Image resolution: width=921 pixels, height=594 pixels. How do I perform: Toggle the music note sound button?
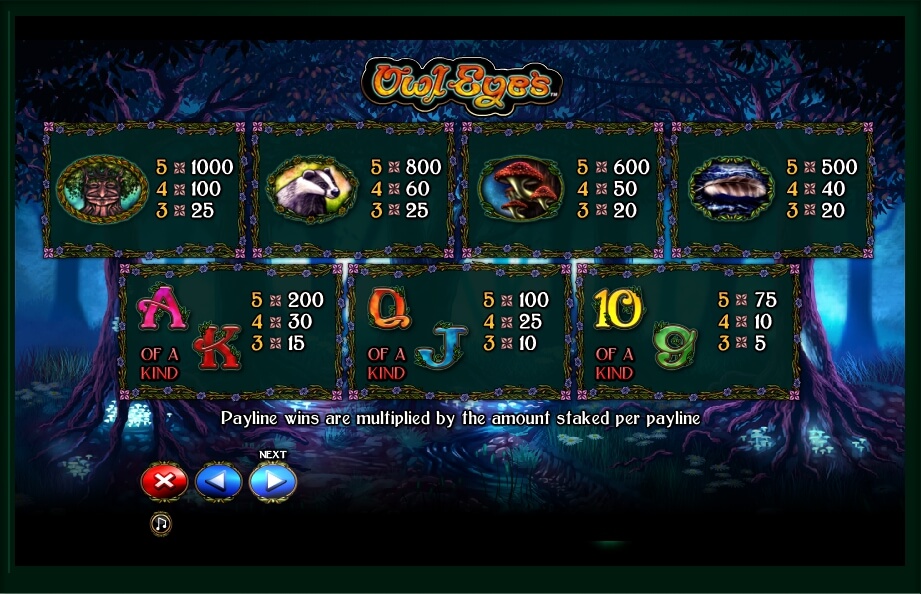[160, 523]
